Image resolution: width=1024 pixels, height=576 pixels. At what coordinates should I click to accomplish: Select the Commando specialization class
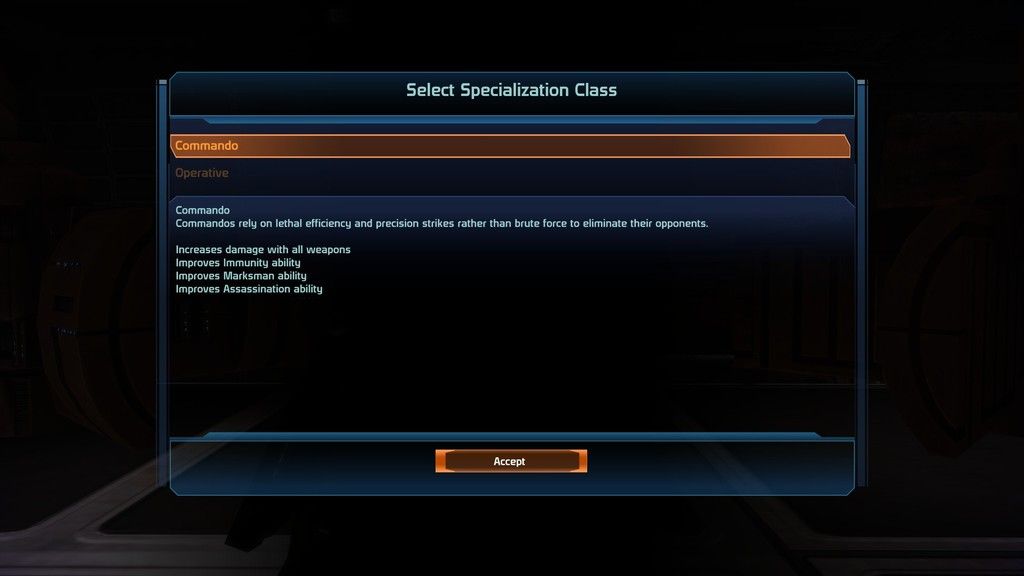click(x=509, y=146)
